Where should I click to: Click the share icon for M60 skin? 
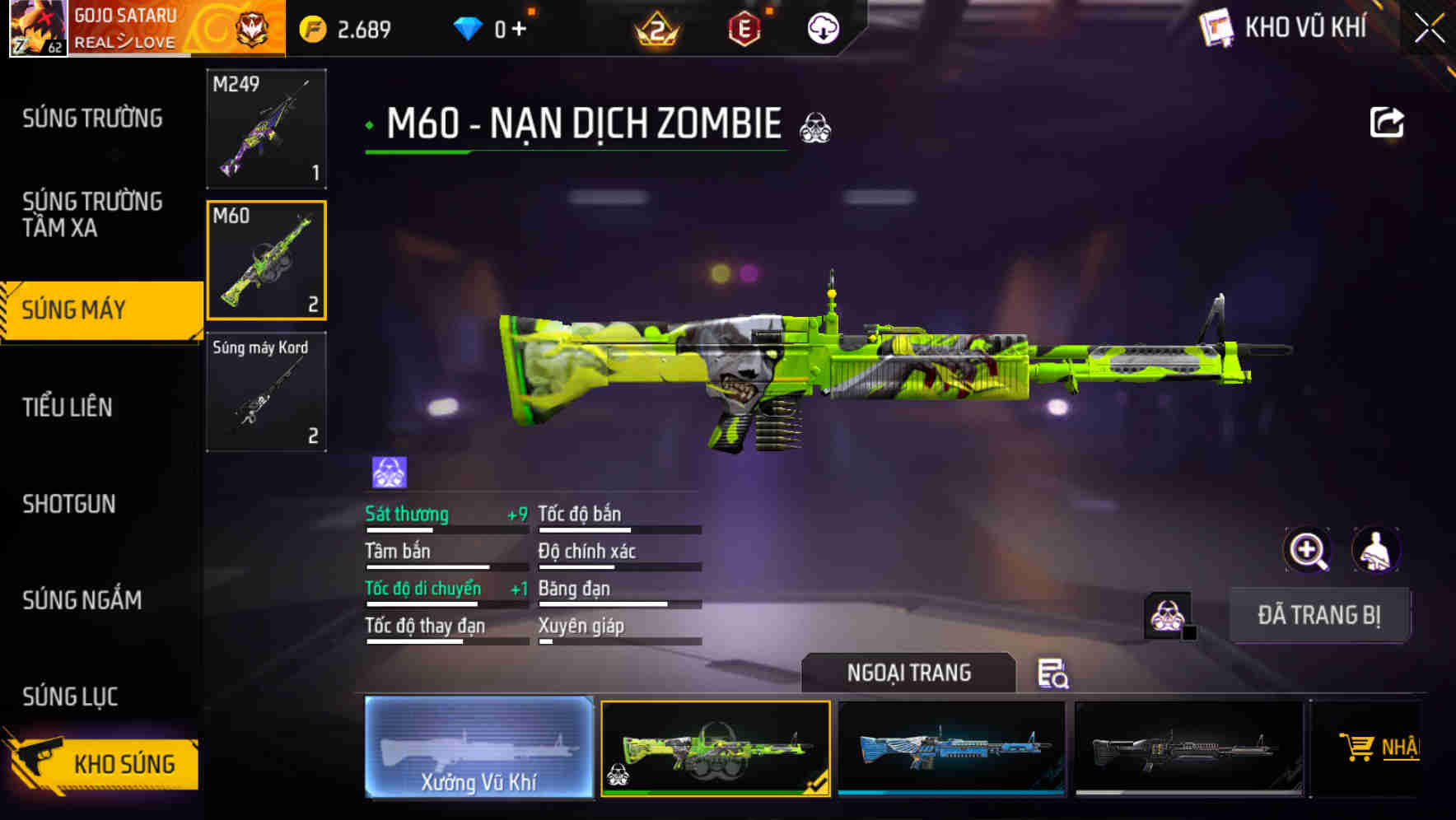(x=1387, y=122)
